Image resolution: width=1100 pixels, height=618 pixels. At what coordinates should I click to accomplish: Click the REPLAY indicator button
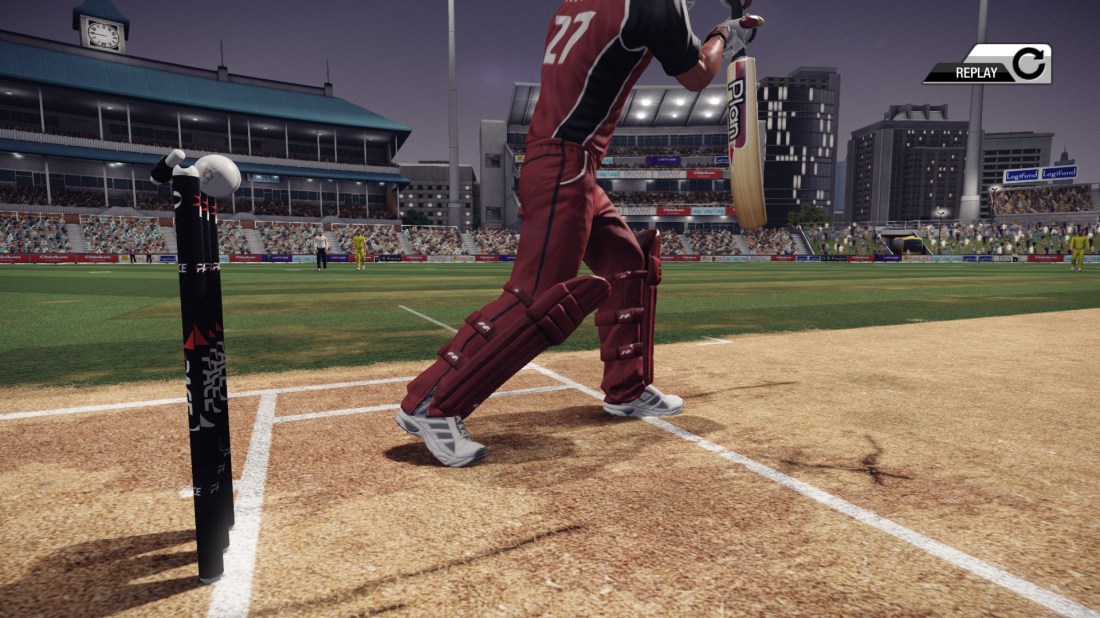[988, 65]
